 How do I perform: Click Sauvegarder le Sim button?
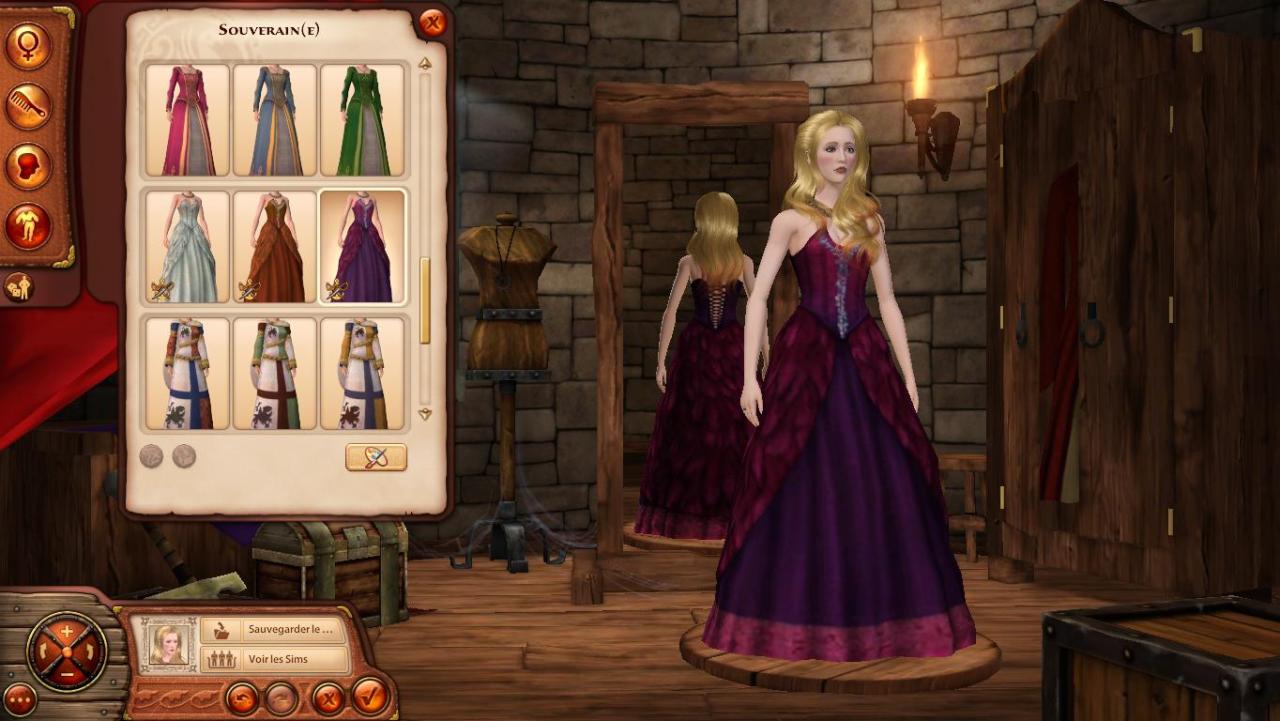point(274,631)
